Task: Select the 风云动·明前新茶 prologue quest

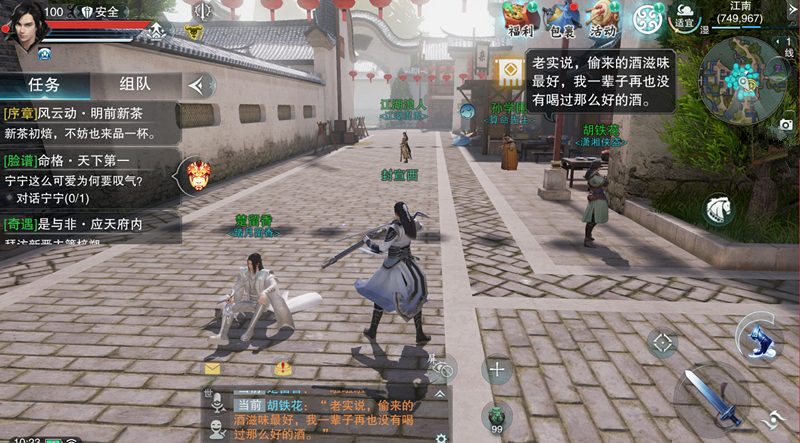Action: (x=90, y=122)
